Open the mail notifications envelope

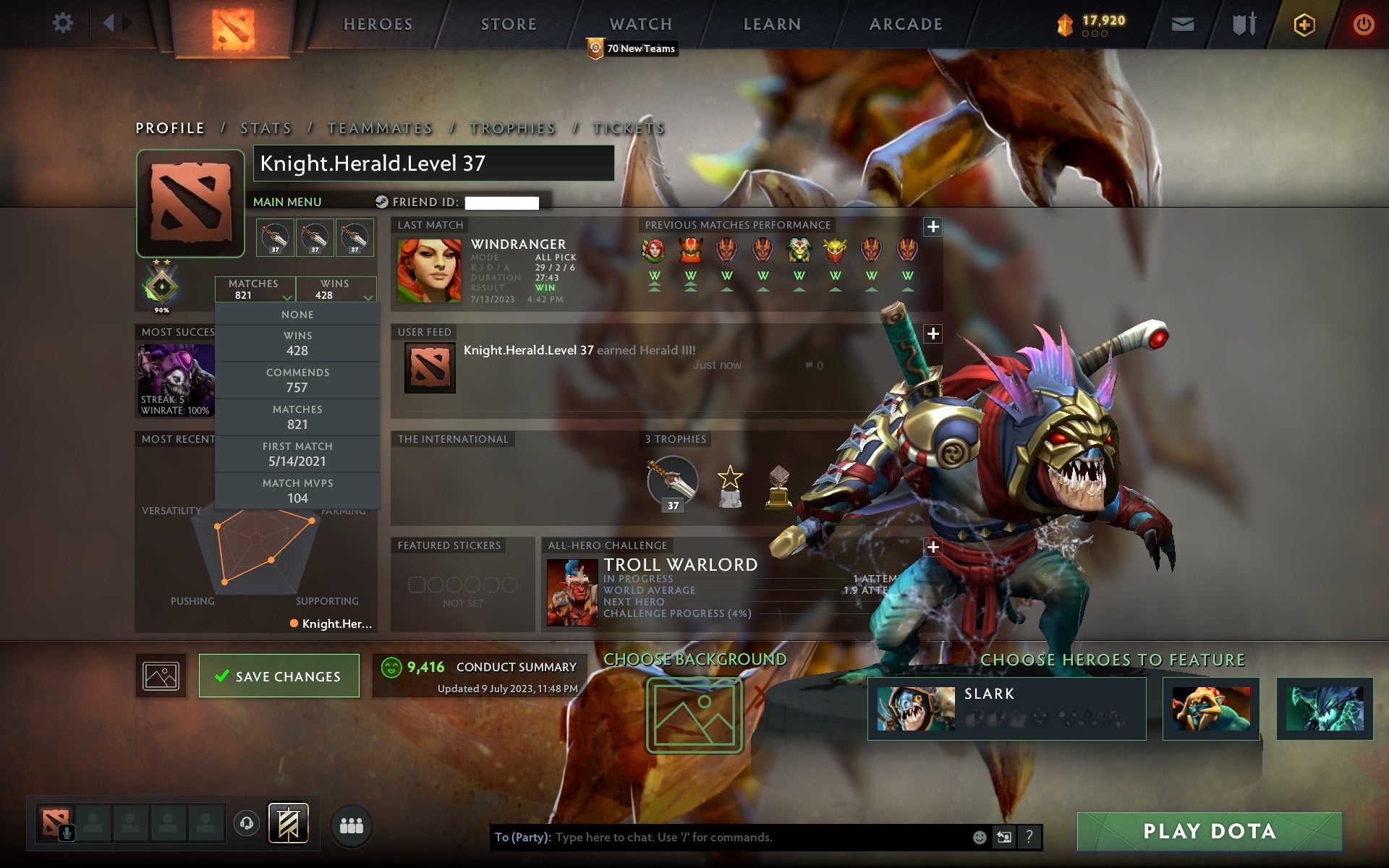[x=1181, y=22]
